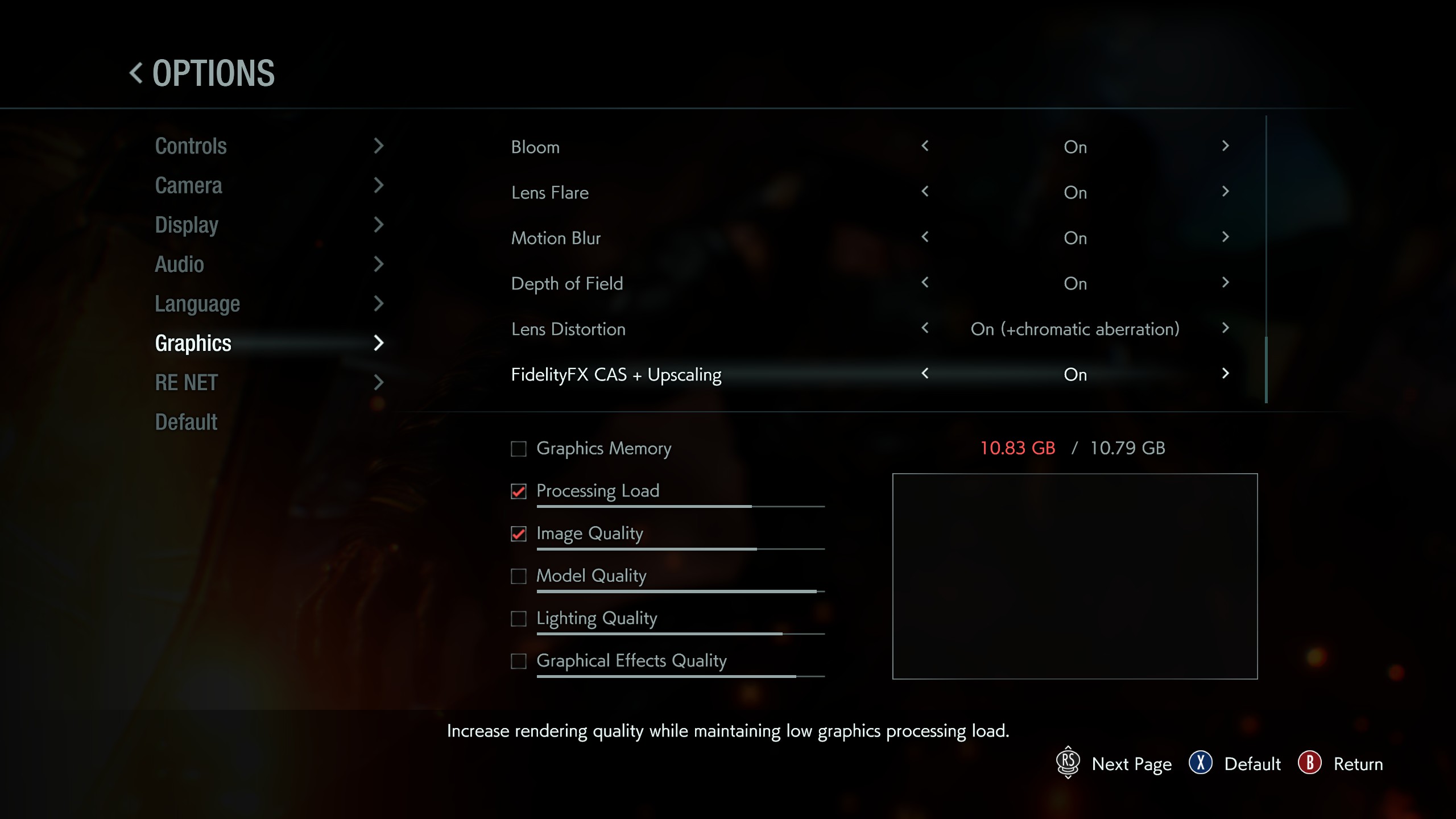Image resolution: width=1456 pixels, height=819 pixels.
Task: Toggle FidelityFX CAS + Upscaling using left arrow
Action: 925,374
